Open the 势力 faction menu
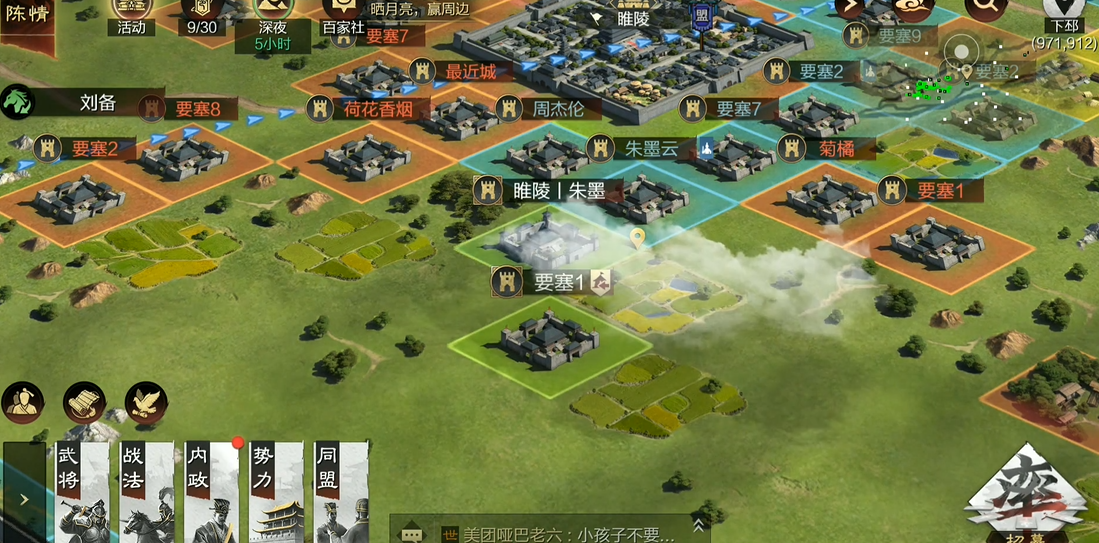Viewport: 1099px width, 543px height. pyautogui.click(x=275, y=492)
